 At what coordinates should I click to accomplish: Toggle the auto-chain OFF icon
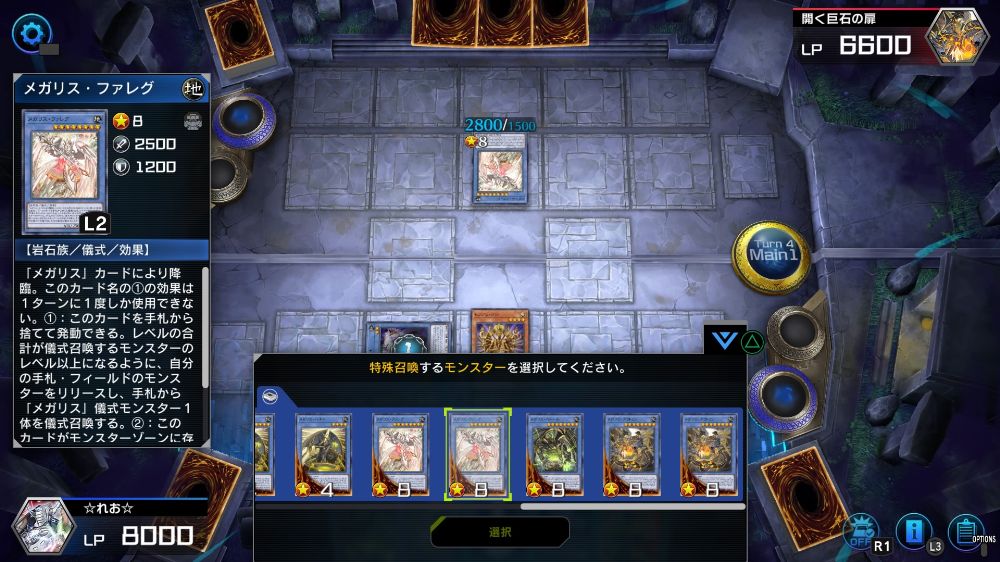[861, 531]
